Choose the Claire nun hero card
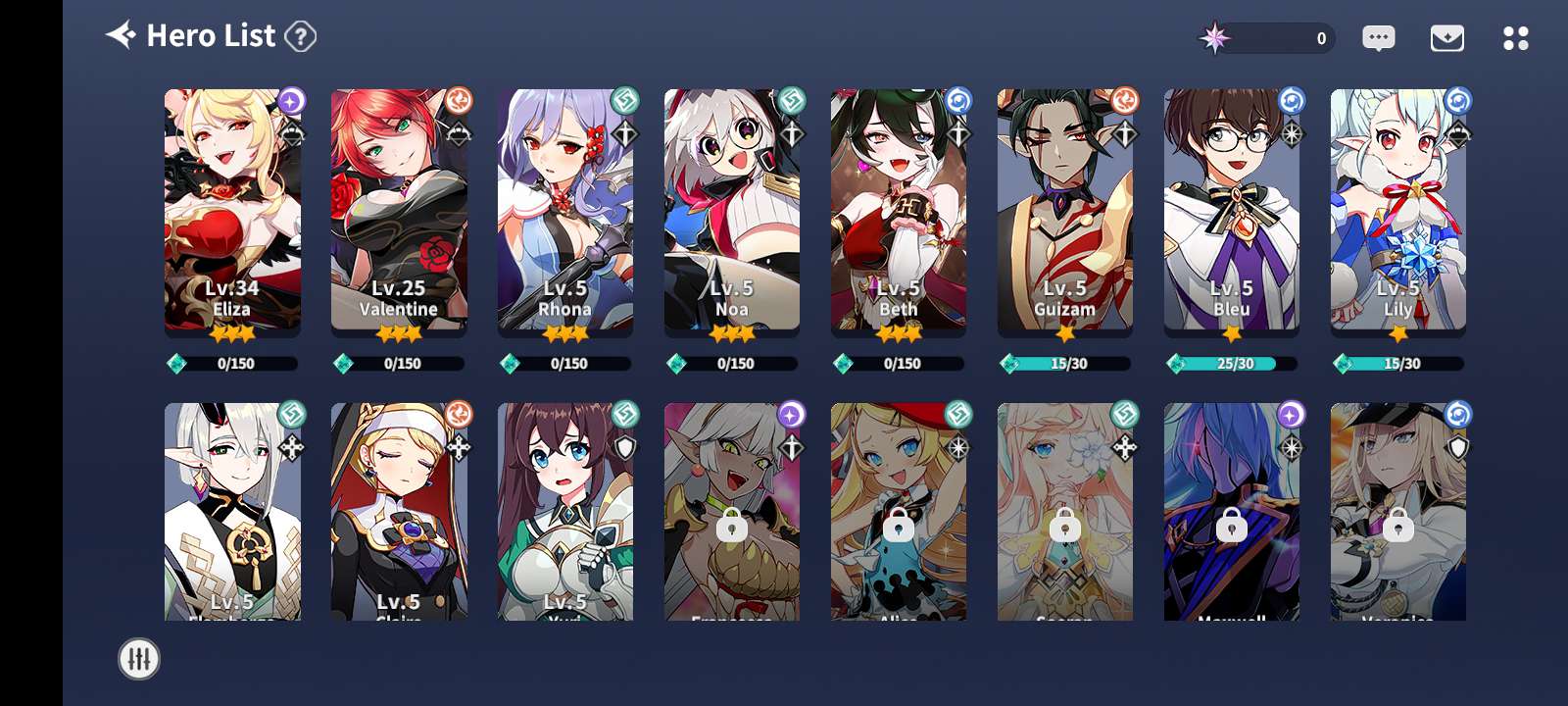The image size is (1568, 706). point(399,512)
